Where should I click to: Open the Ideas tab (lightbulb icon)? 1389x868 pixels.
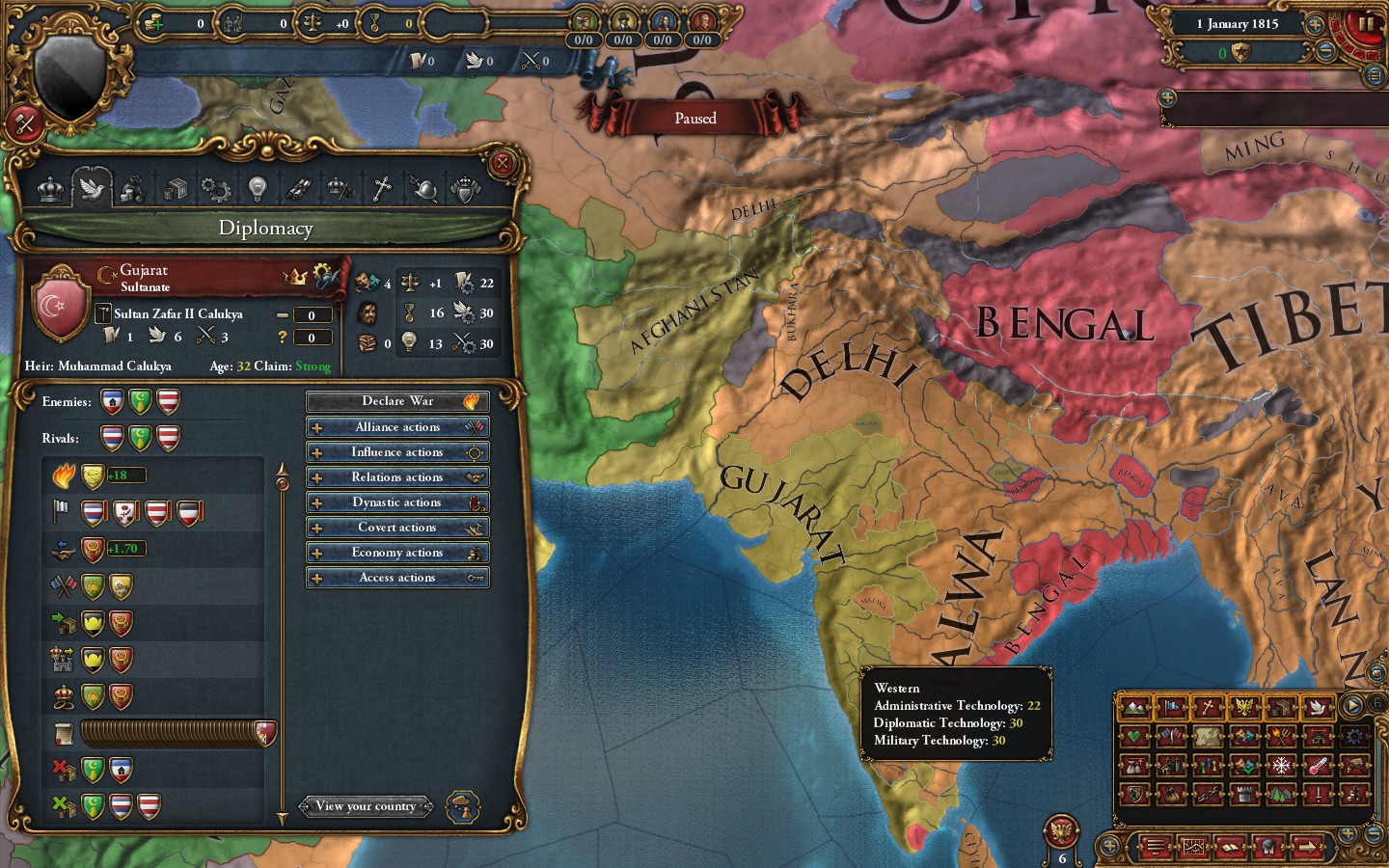pos(257,189)
